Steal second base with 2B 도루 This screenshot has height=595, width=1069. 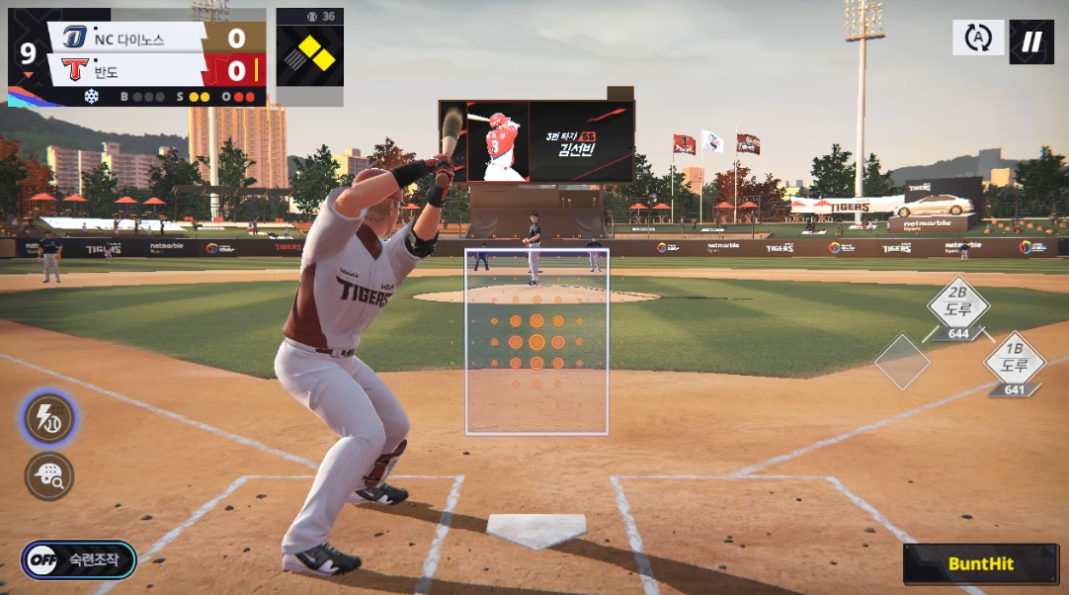958,307
